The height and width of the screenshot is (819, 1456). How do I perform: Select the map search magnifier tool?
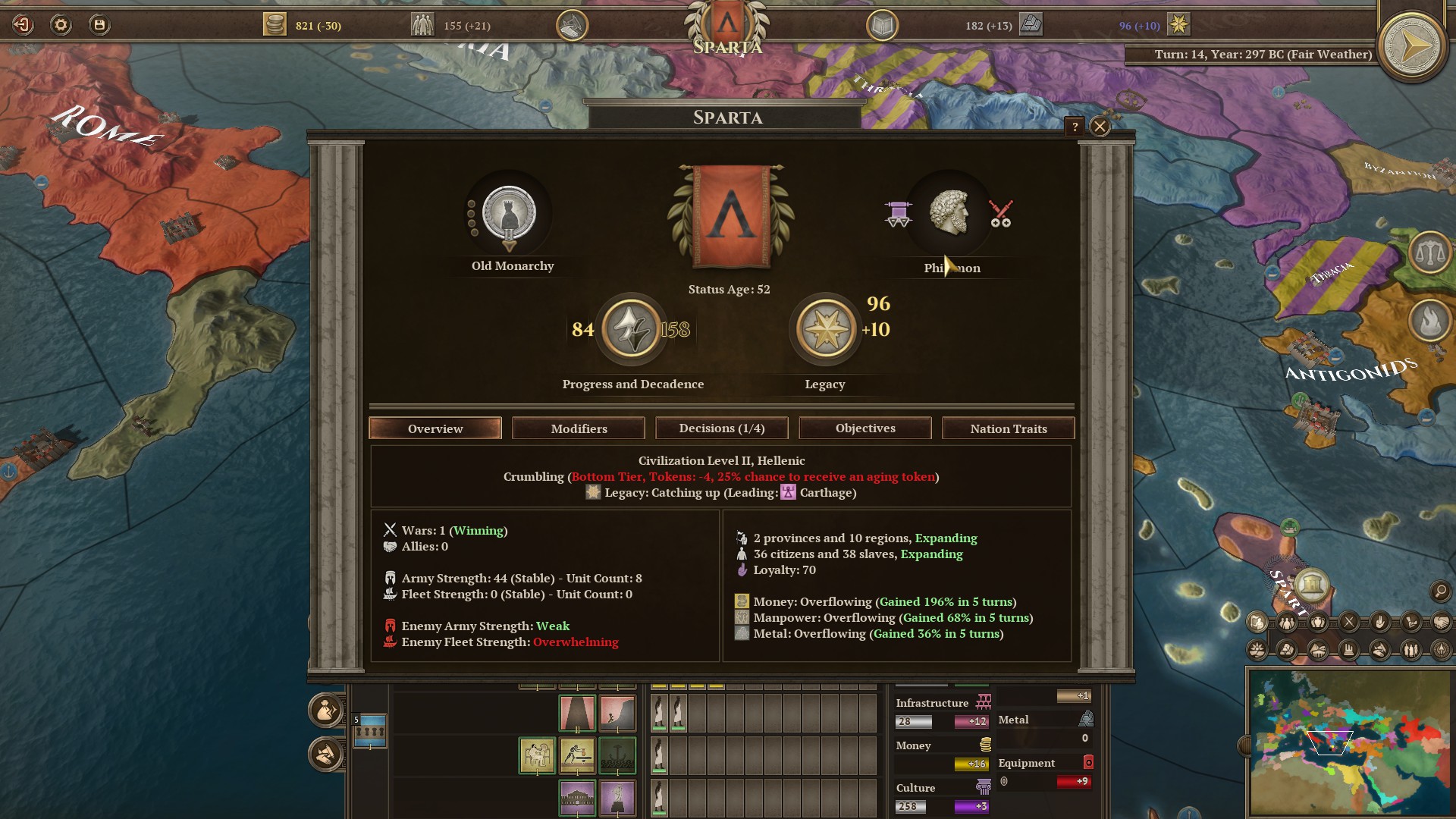(x=1440, y=591)
